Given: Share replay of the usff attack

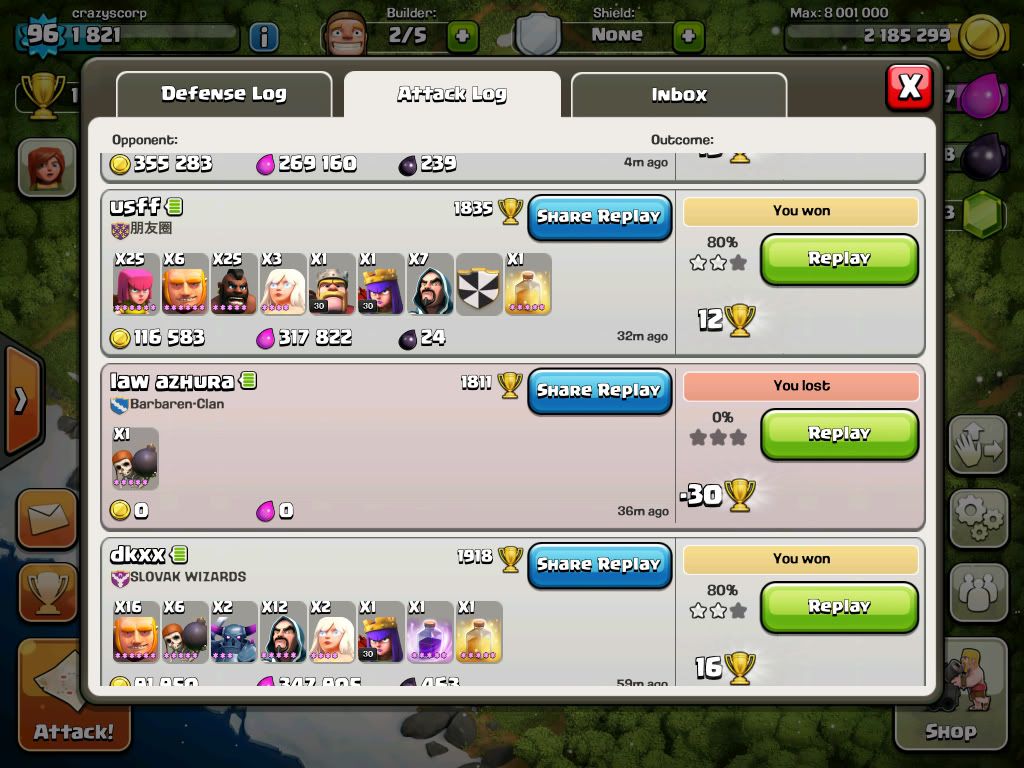Looking at the screenshot, I should point(599,217).
